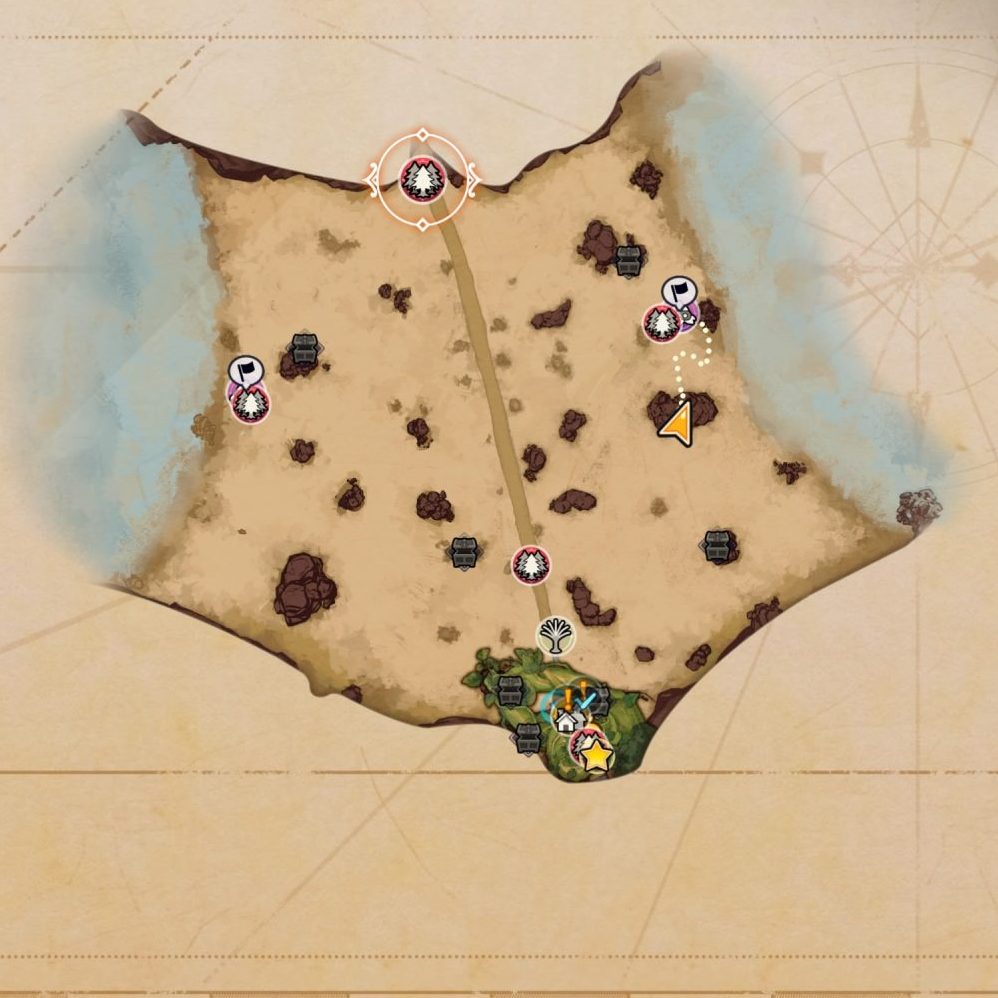Select the chest marker in the southeast sand
Viewport: 998px width, 998px height.
click(719, 545)
